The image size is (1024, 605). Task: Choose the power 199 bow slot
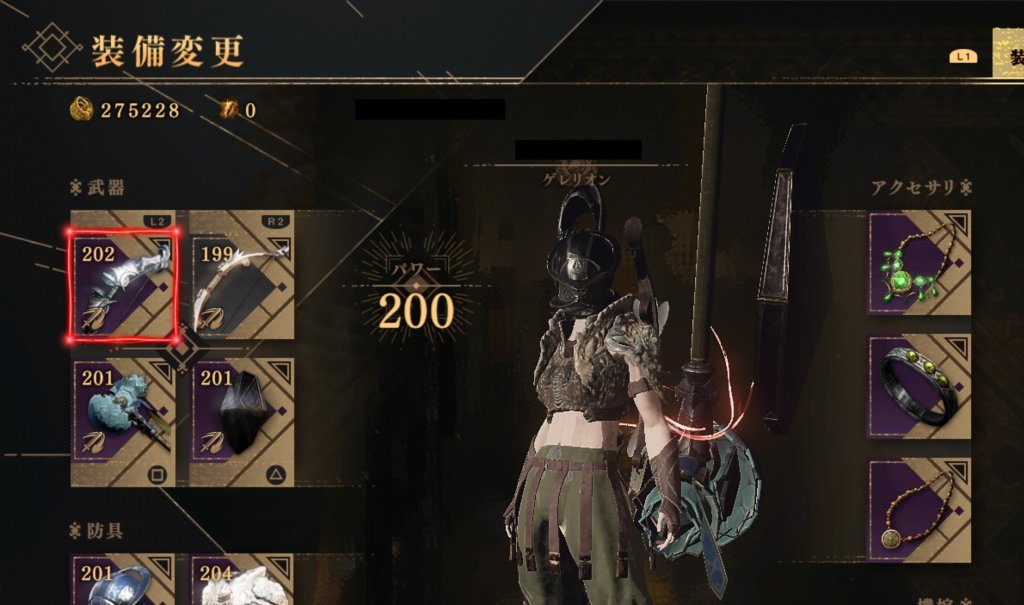(x=242, y=284)
